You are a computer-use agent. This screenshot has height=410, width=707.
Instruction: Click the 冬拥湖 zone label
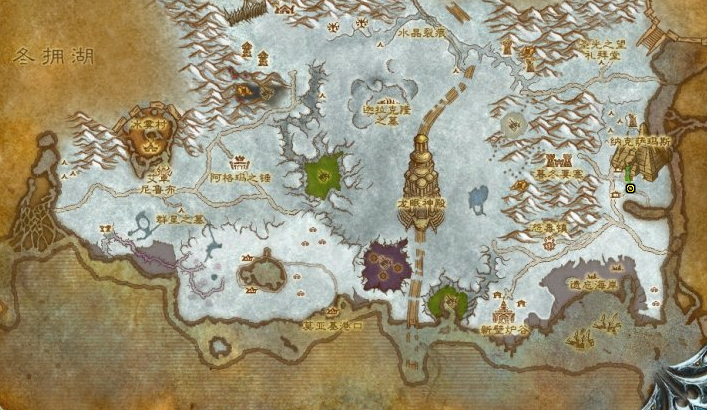click(x=54, y=57)
